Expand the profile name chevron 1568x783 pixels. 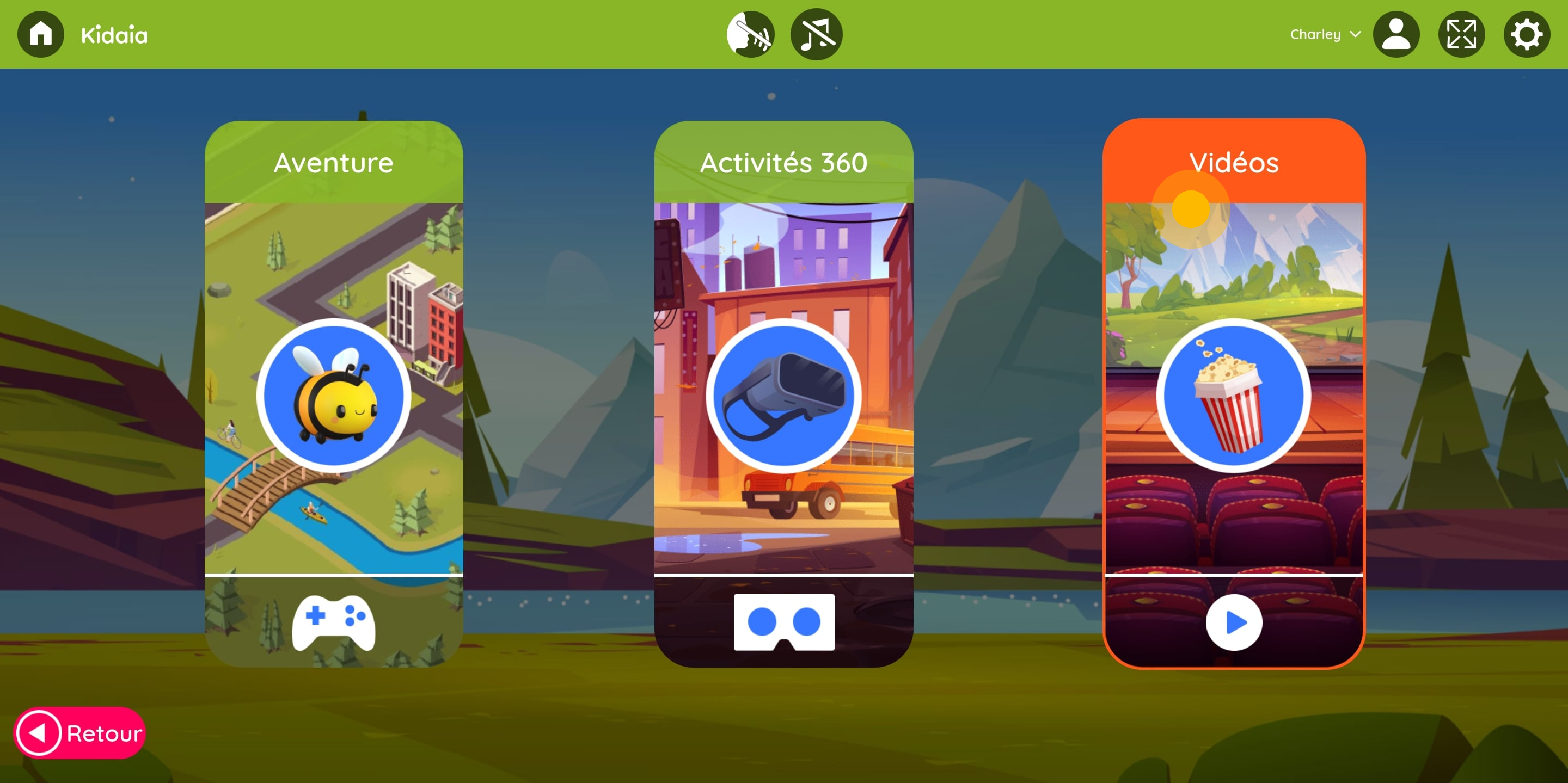[1356, 35]
